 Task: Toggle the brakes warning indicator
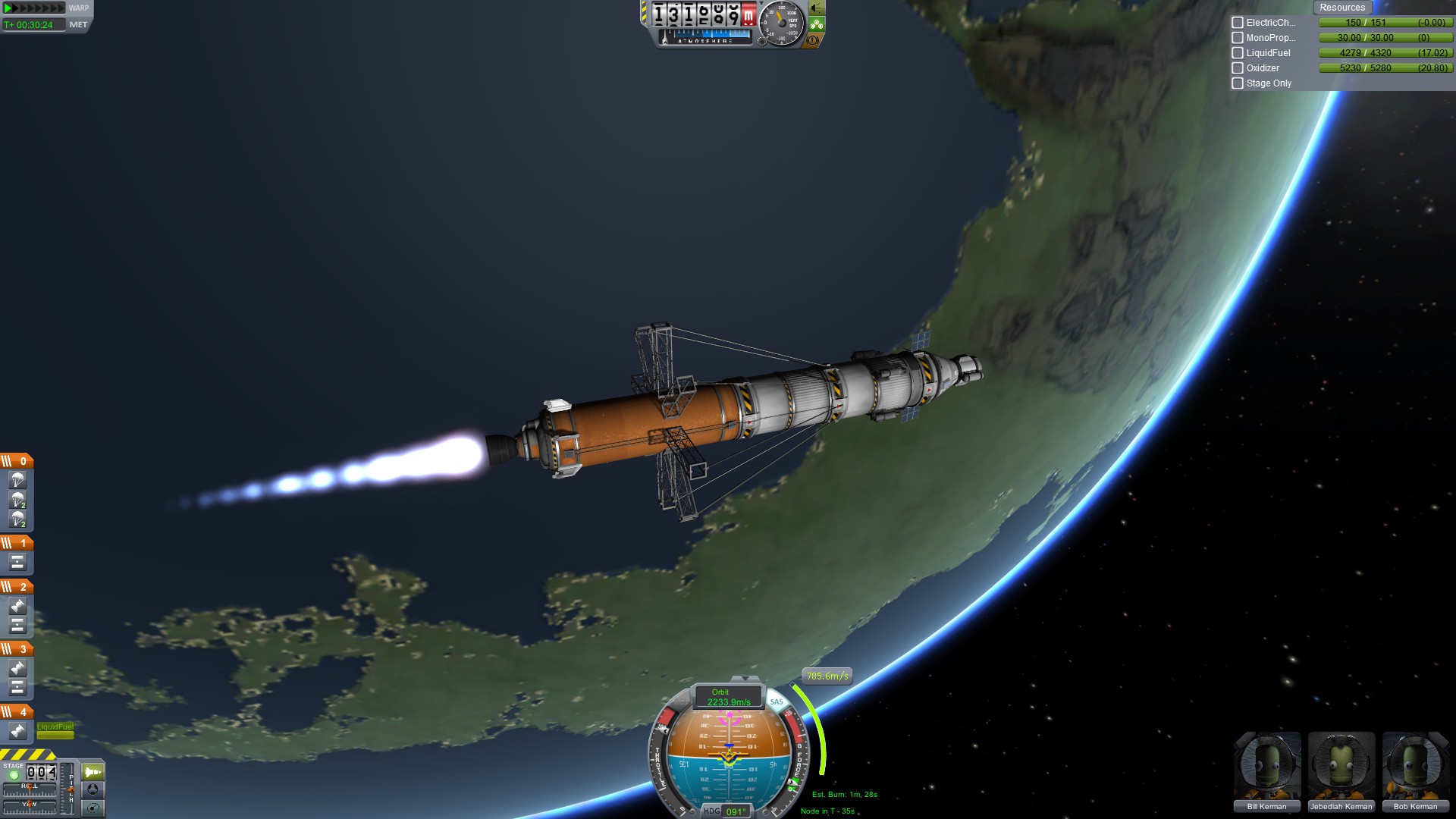tap(812, 40)
